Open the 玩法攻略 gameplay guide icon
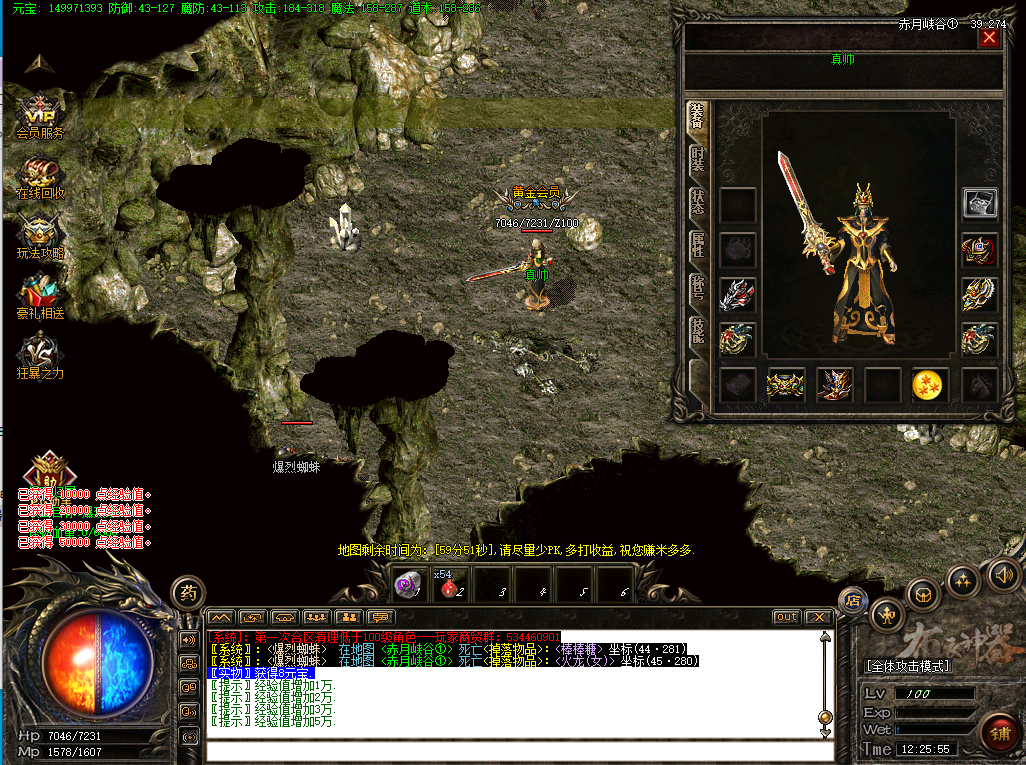Screen dimensions: 1026x765 pyautogui.click(x=40, y=236)
